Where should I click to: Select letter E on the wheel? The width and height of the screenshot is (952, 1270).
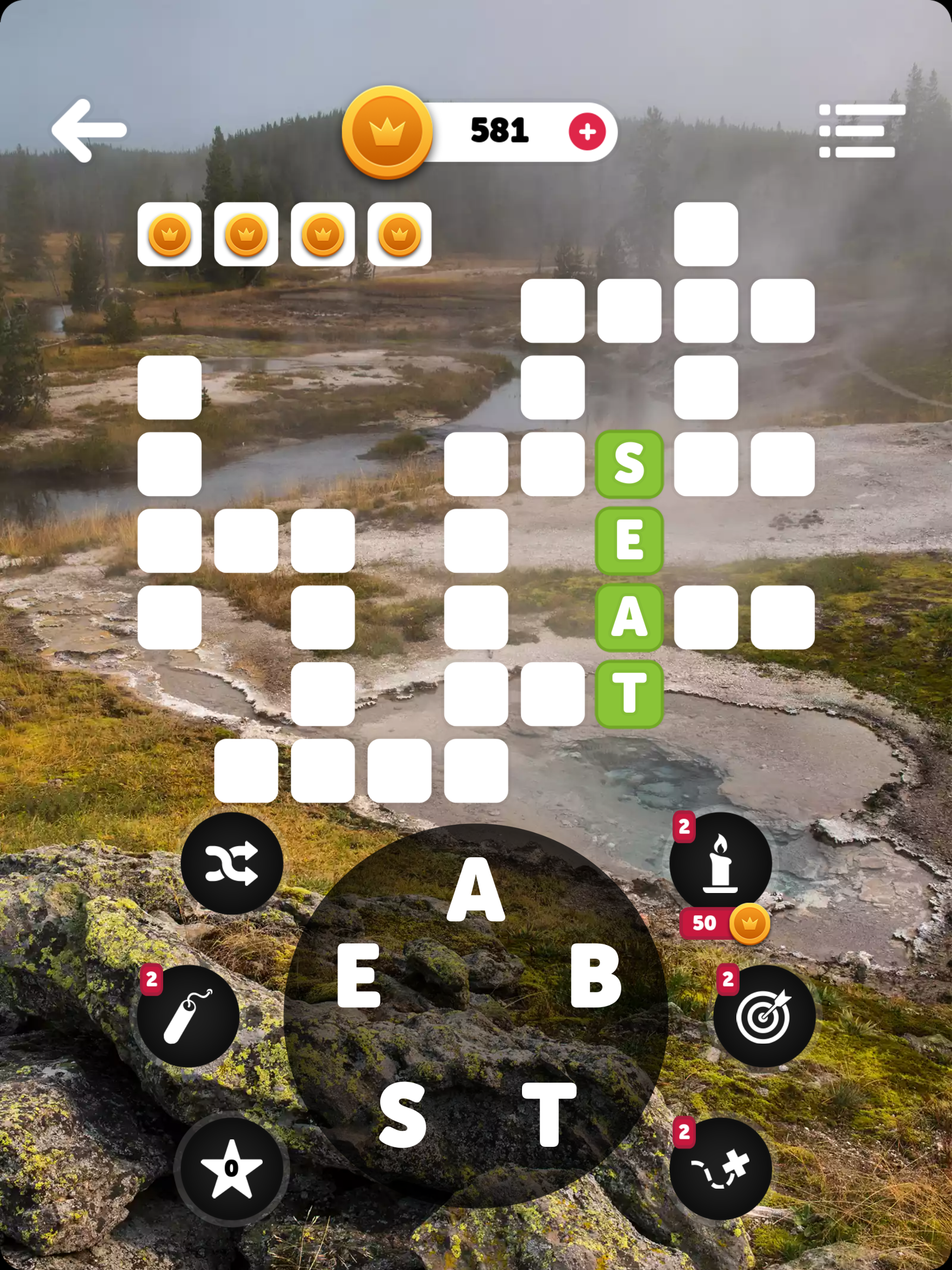click(359, 976)
